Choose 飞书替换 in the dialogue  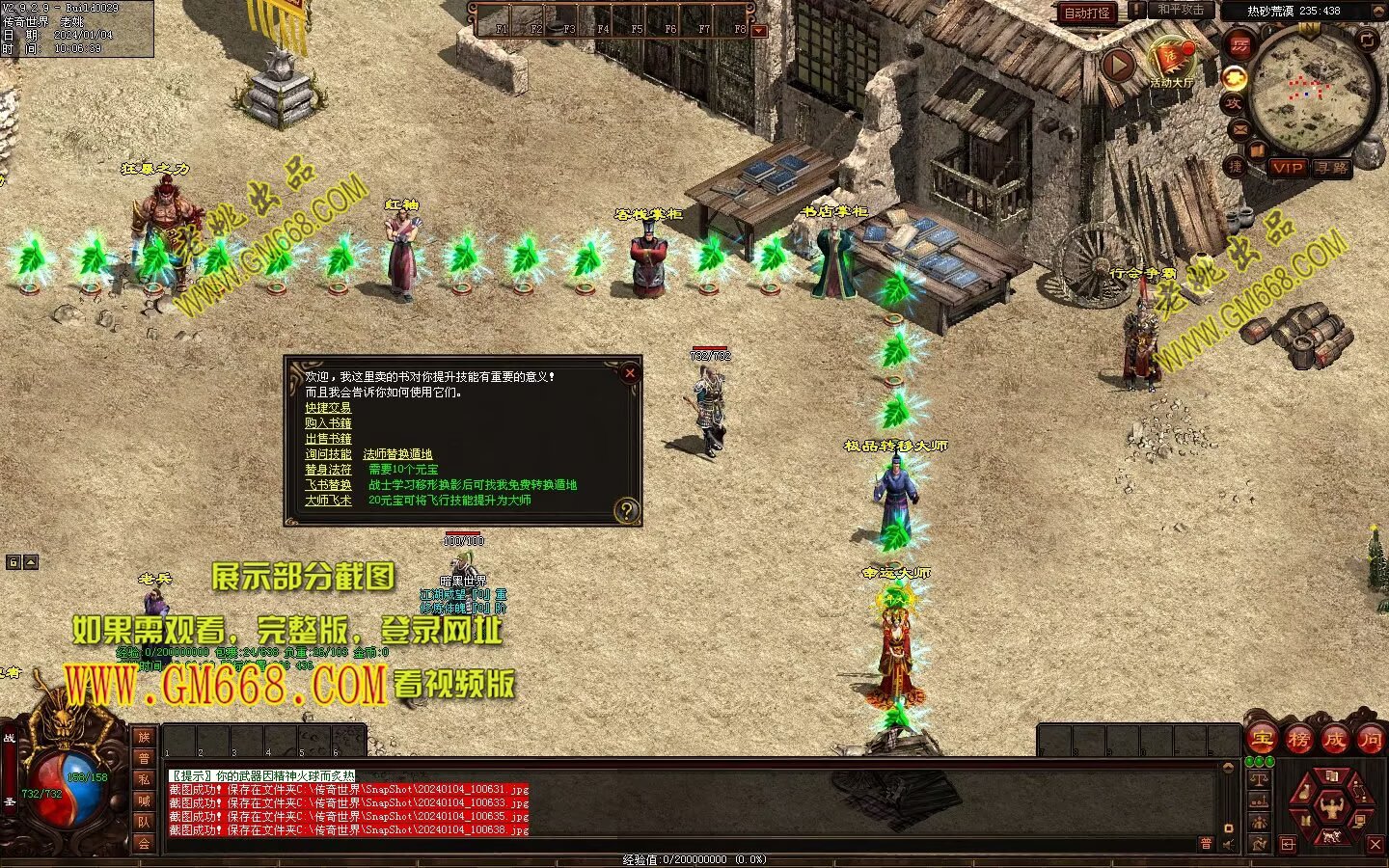point(328,485)
